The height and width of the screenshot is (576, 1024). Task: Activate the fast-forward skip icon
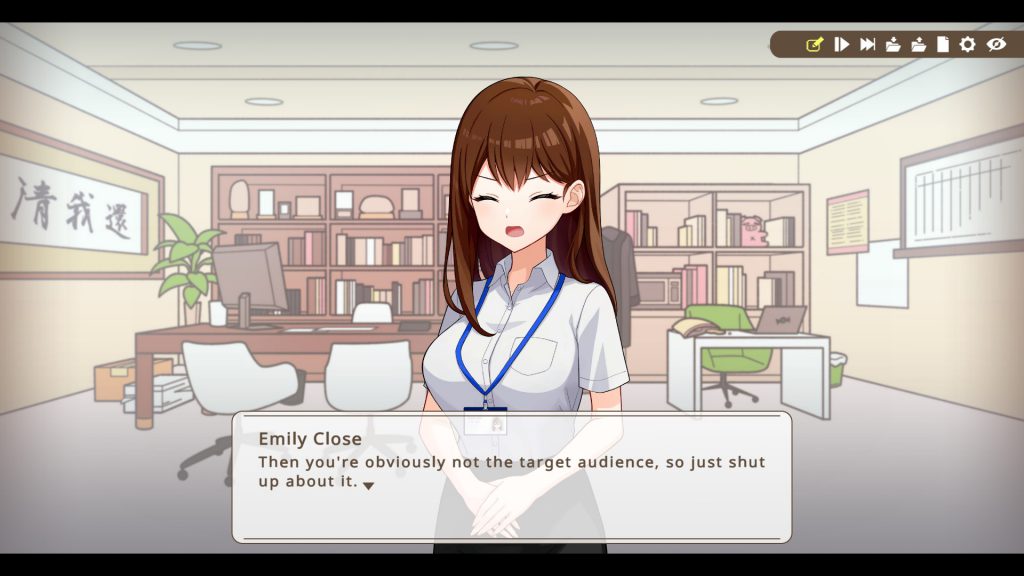click(867, 44)
